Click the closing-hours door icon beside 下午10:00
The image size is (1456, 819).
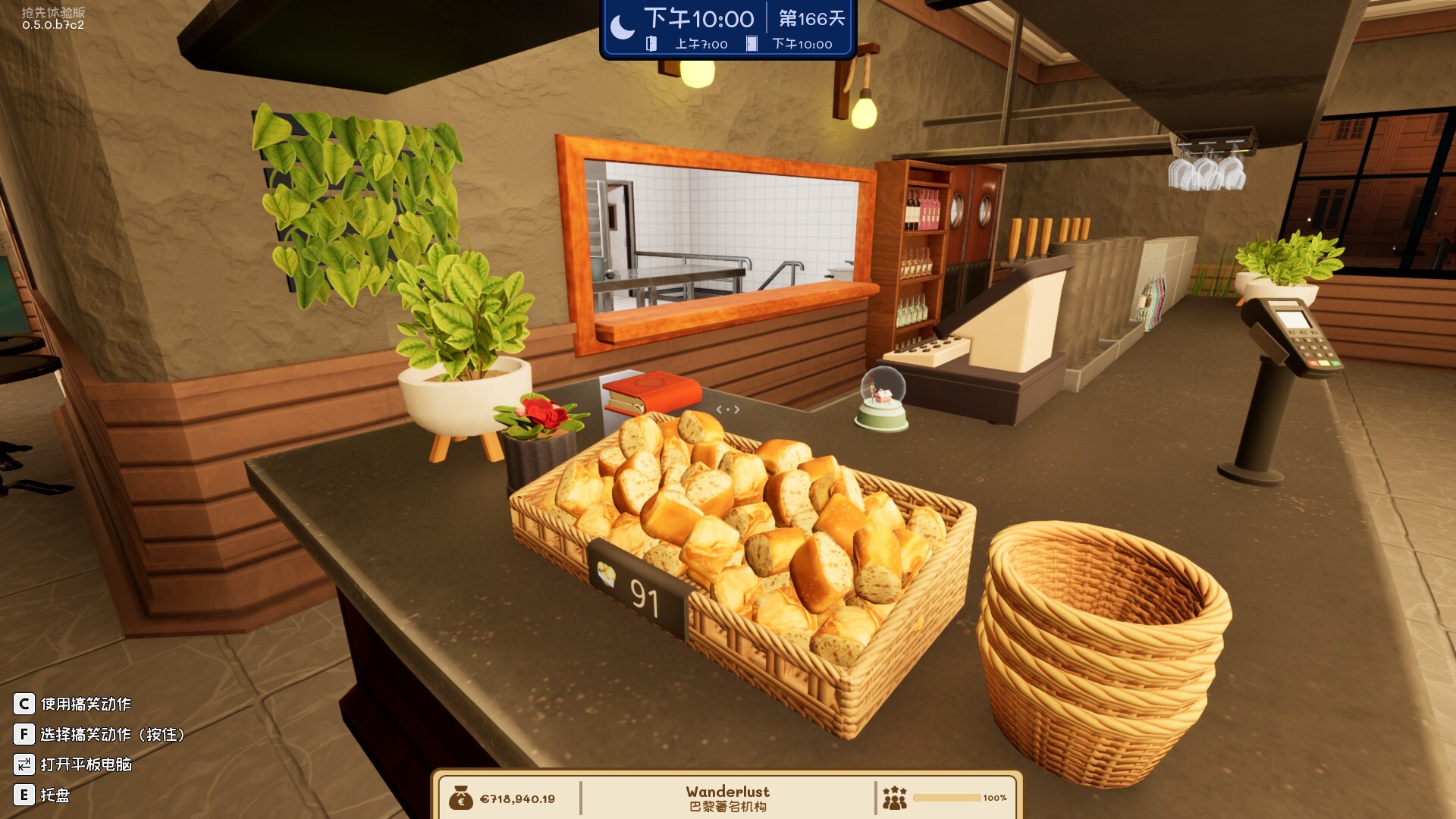tap(750, 45)
